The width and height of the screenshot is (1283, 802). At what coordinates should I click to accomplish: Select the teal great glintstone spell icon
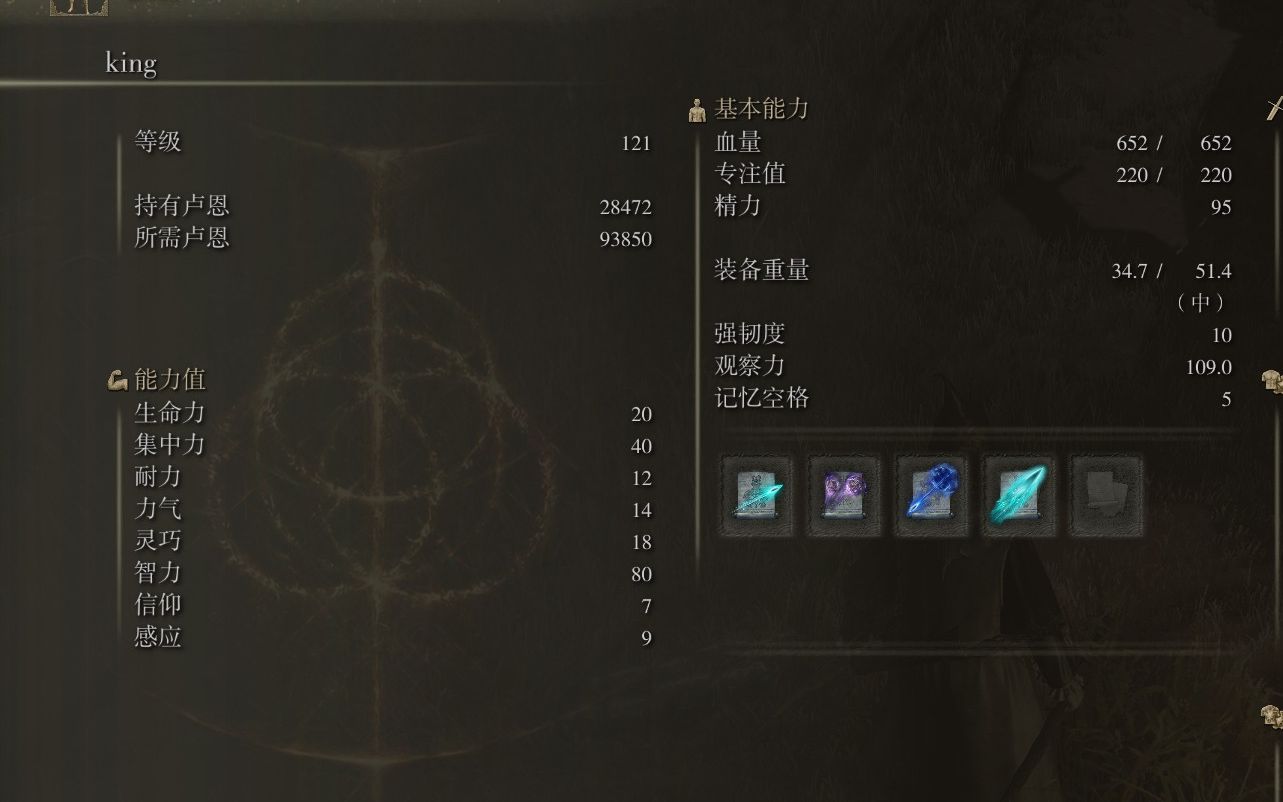click(x=1018, y=493)
